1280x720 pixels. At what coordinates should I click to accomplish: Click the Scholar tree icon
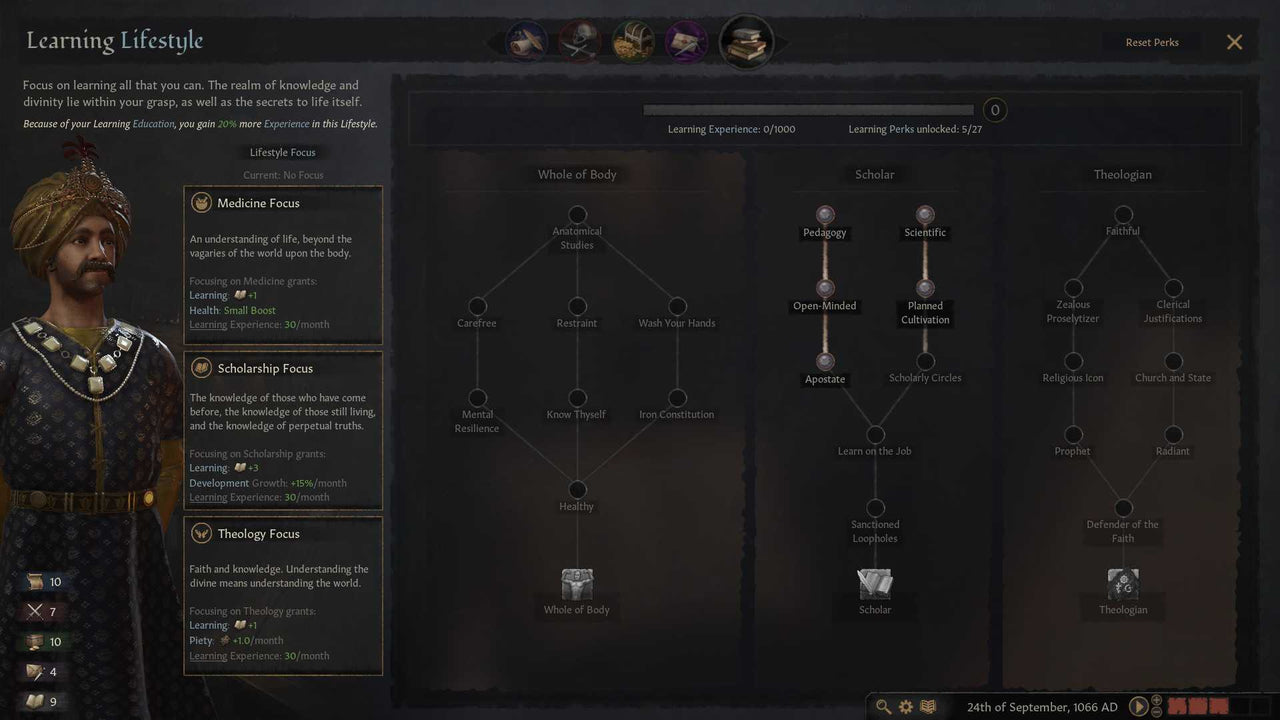(874, 585)
